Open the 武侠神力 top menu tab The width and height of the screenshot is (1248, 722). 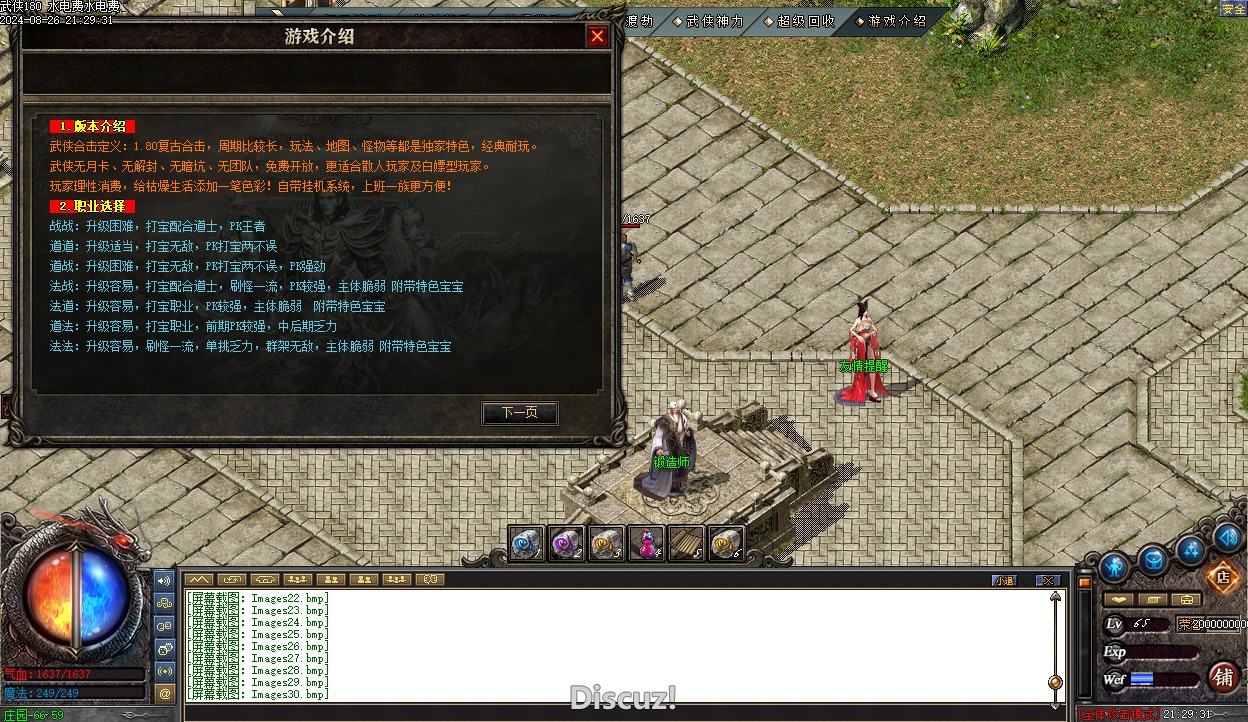(713, 21)
